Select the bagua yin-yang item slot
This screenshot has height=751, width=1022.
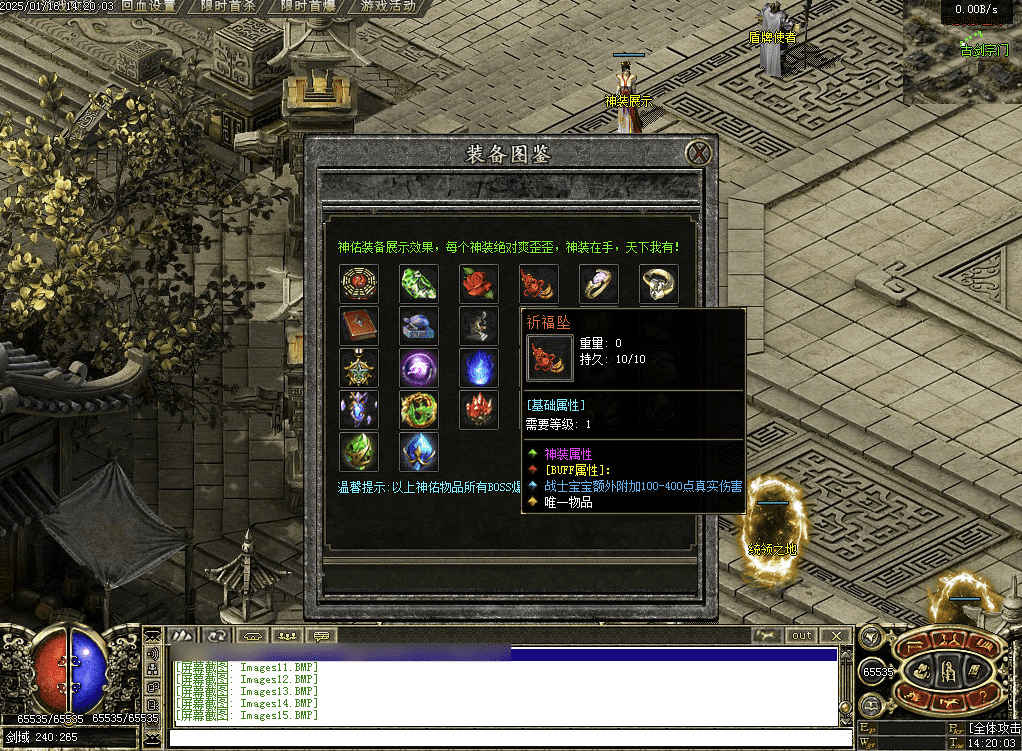tap(359, 284)
